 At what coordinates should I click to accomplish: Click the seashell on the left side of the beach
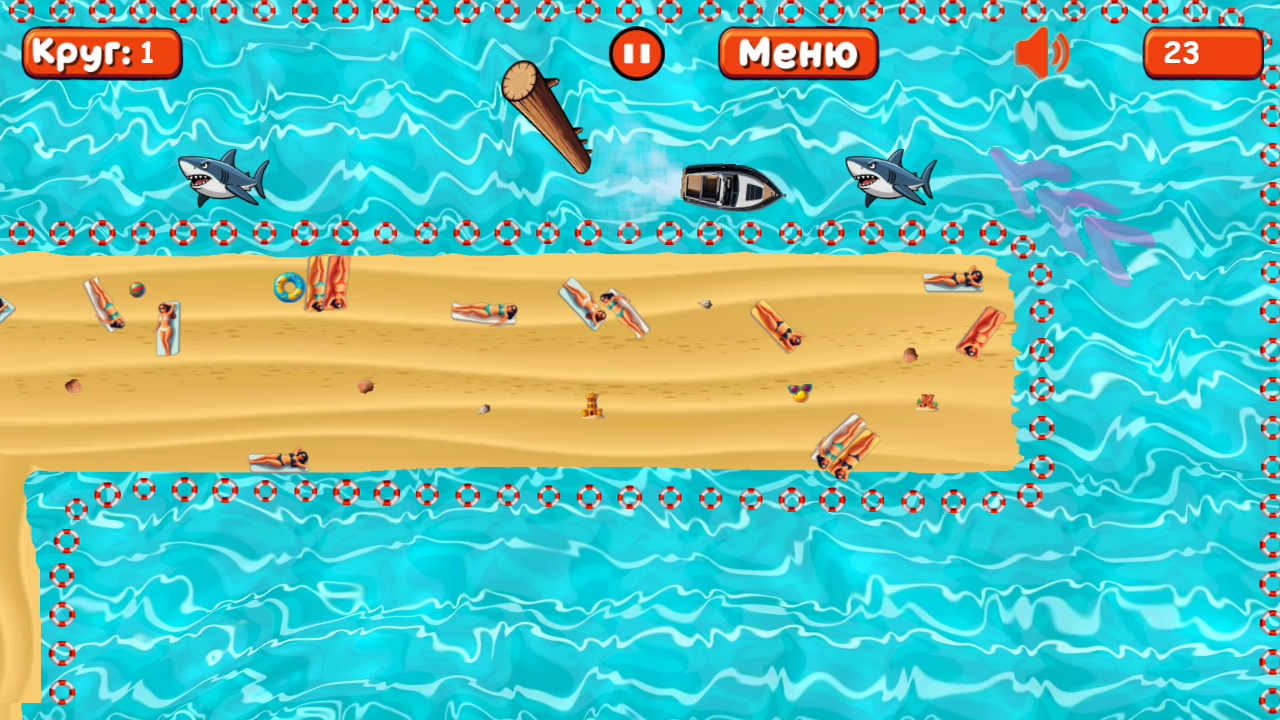click(73, 385)
